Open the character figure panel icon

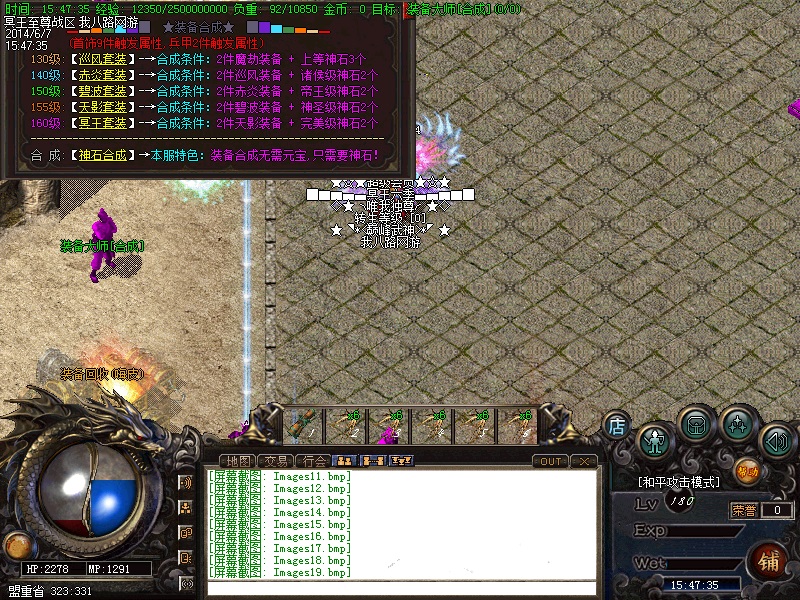(655, 439)
